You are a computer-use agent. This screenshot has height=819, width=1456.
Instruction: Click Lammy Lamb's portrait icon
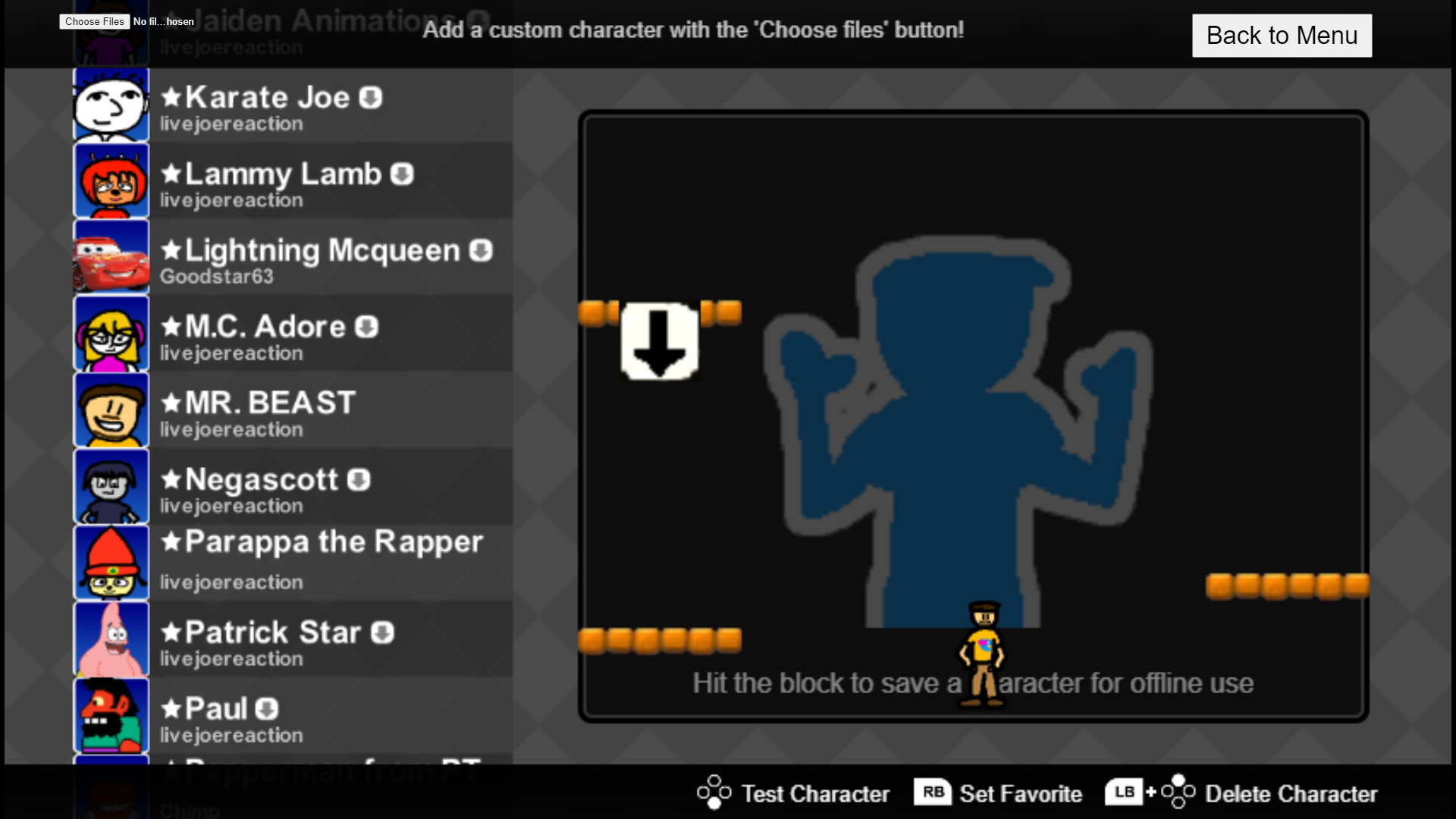[x=111, y=181]
